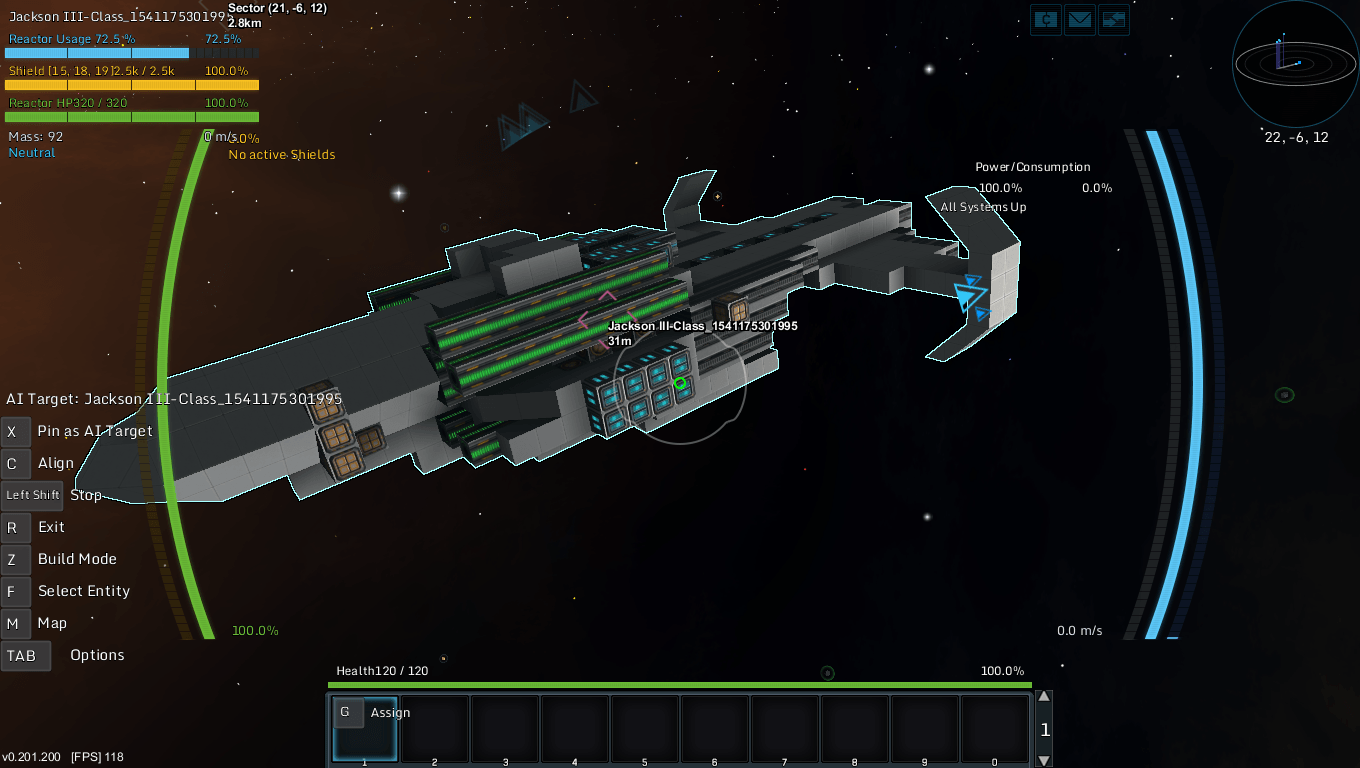Viewport: 1360px width, 768px height.
Task: Select hotbar slot number 5
Action: coord(645,729)
